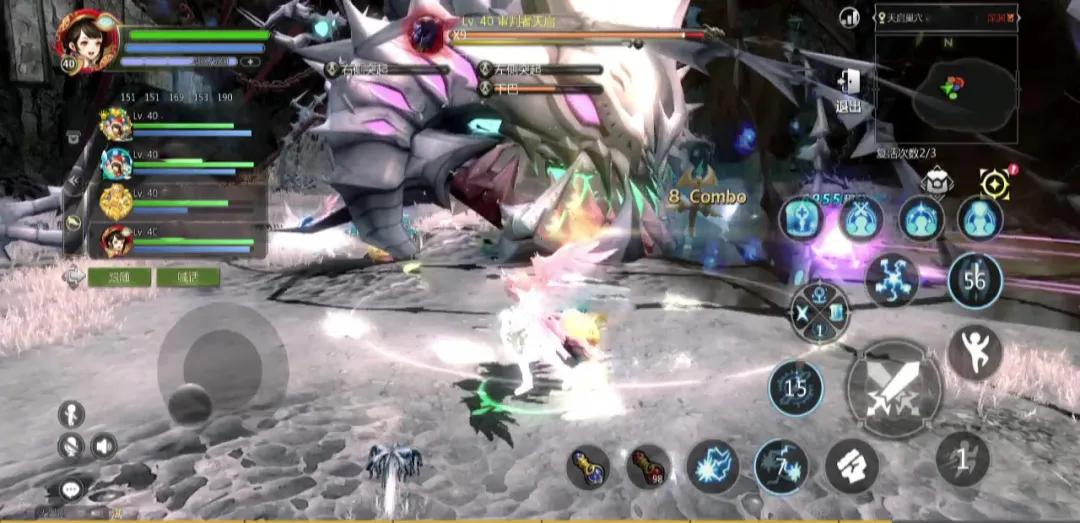Open the chat speech bubble

pyautogui.click(x=71, y=489)
